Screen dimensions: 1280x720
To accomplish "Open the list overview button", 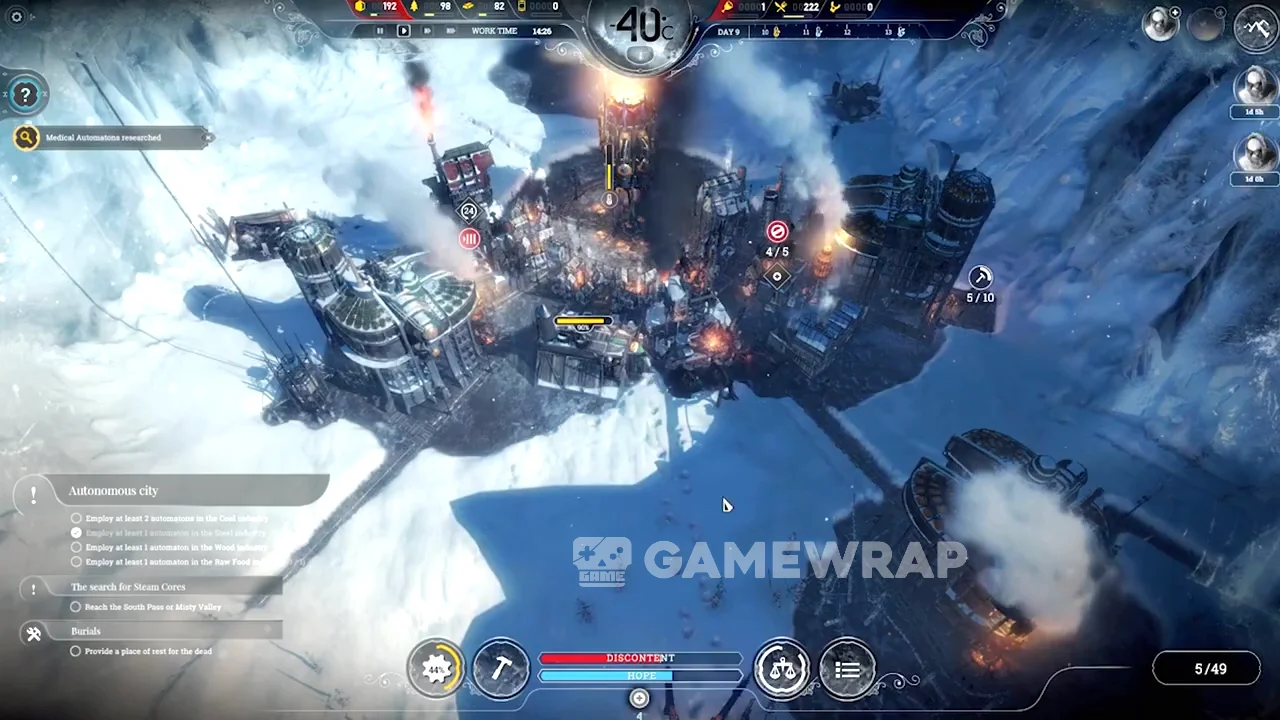I will [x=847, y=669].
